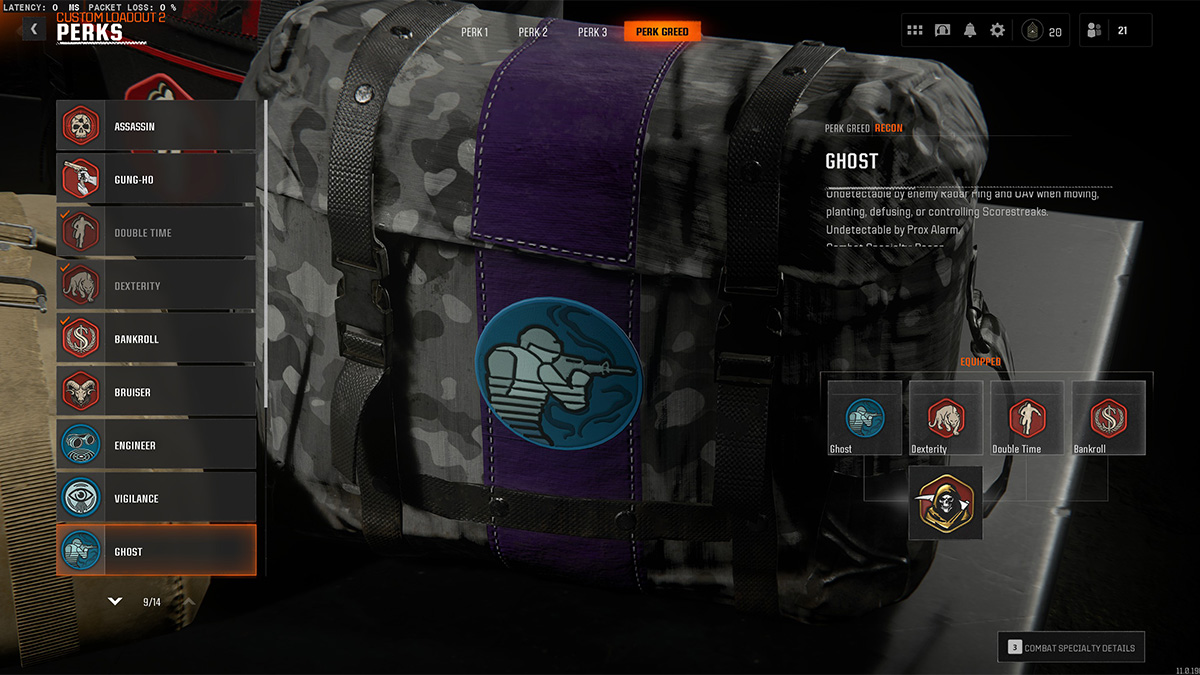Pick the Double Time perk in list
The image size is (1200, 675).
(156, 233)
